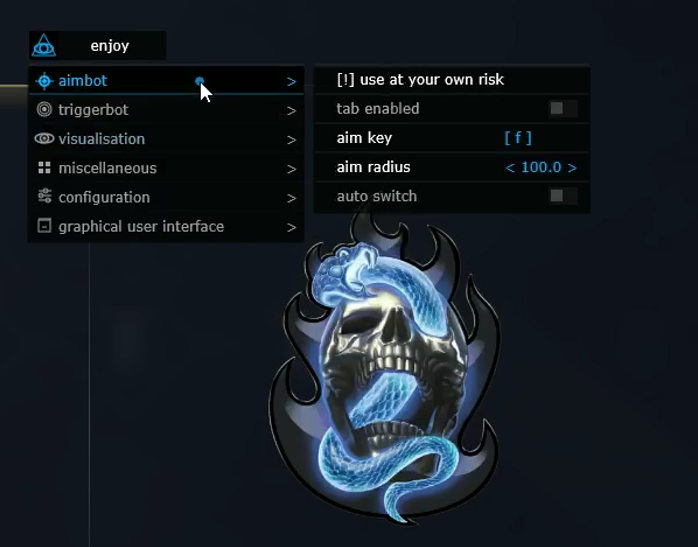Image resolution: width=698 pixels, height=547 pixels.
Task: Toggle the auto switch option
Action: click(561, 196)
